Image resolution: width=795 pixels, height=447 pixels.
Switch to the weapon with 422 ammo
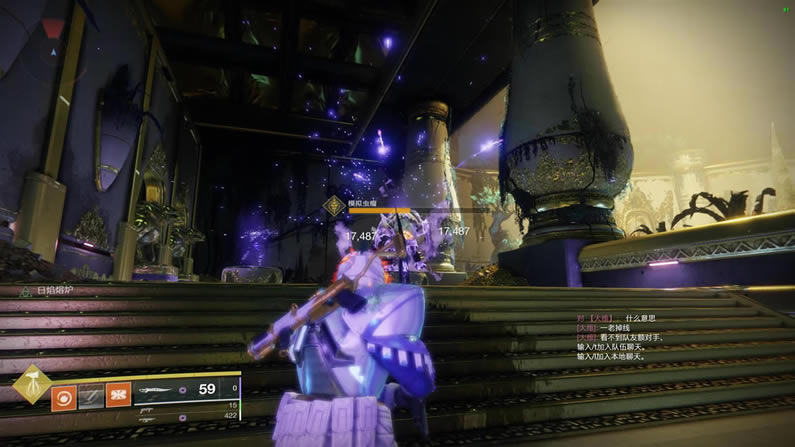pos(189,415)
